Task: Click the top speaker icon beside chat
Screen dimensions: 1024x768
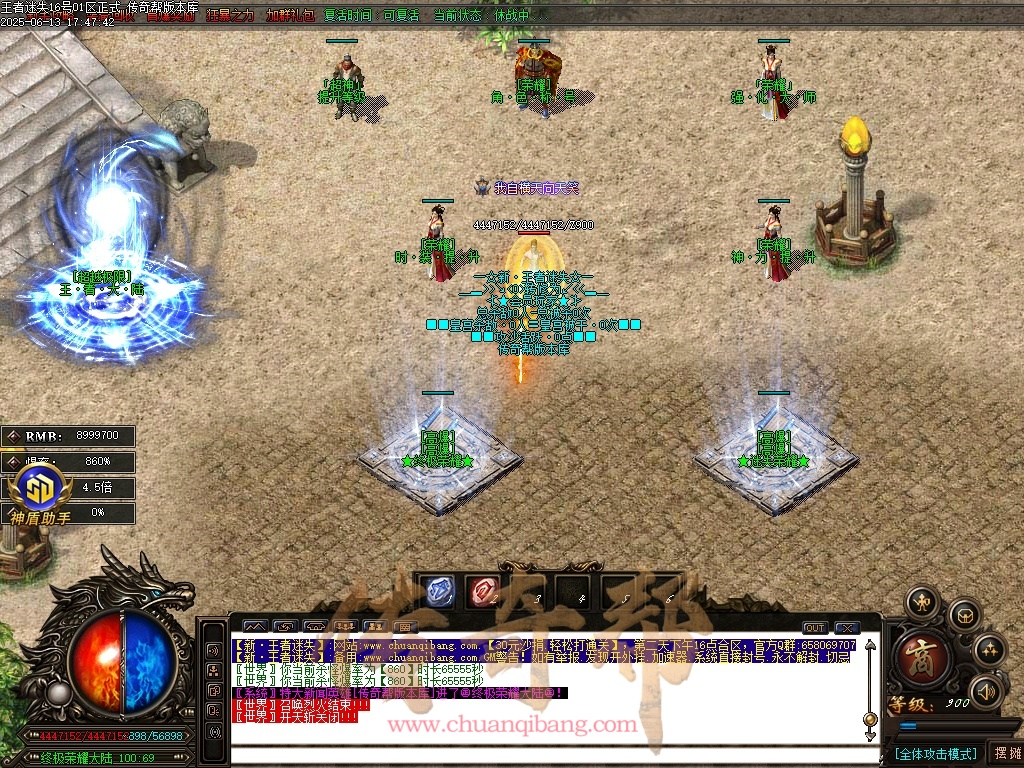Action: click(x=214, y=650)
